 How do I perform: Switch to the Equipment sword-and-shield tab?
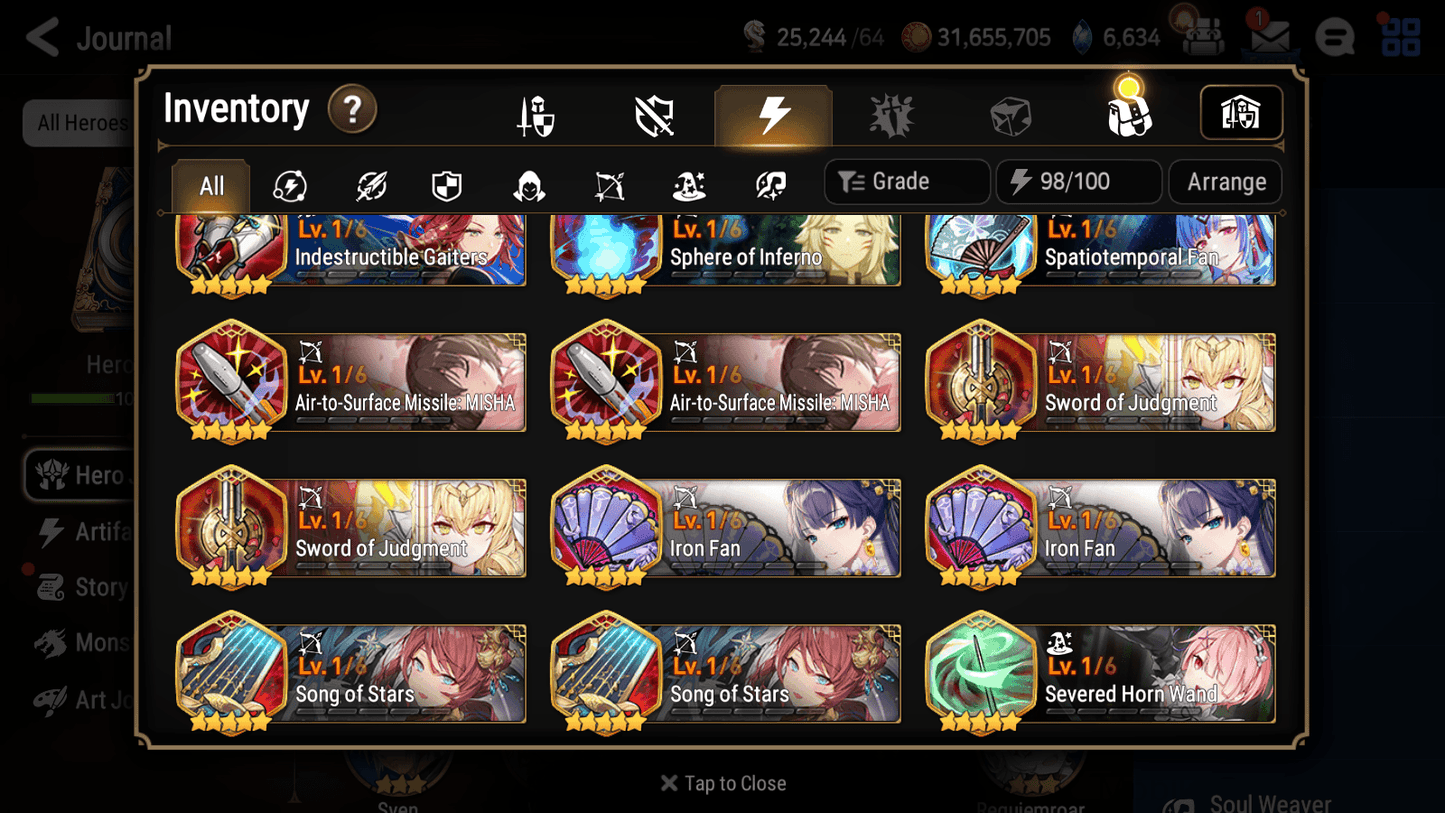coord(535,113)
